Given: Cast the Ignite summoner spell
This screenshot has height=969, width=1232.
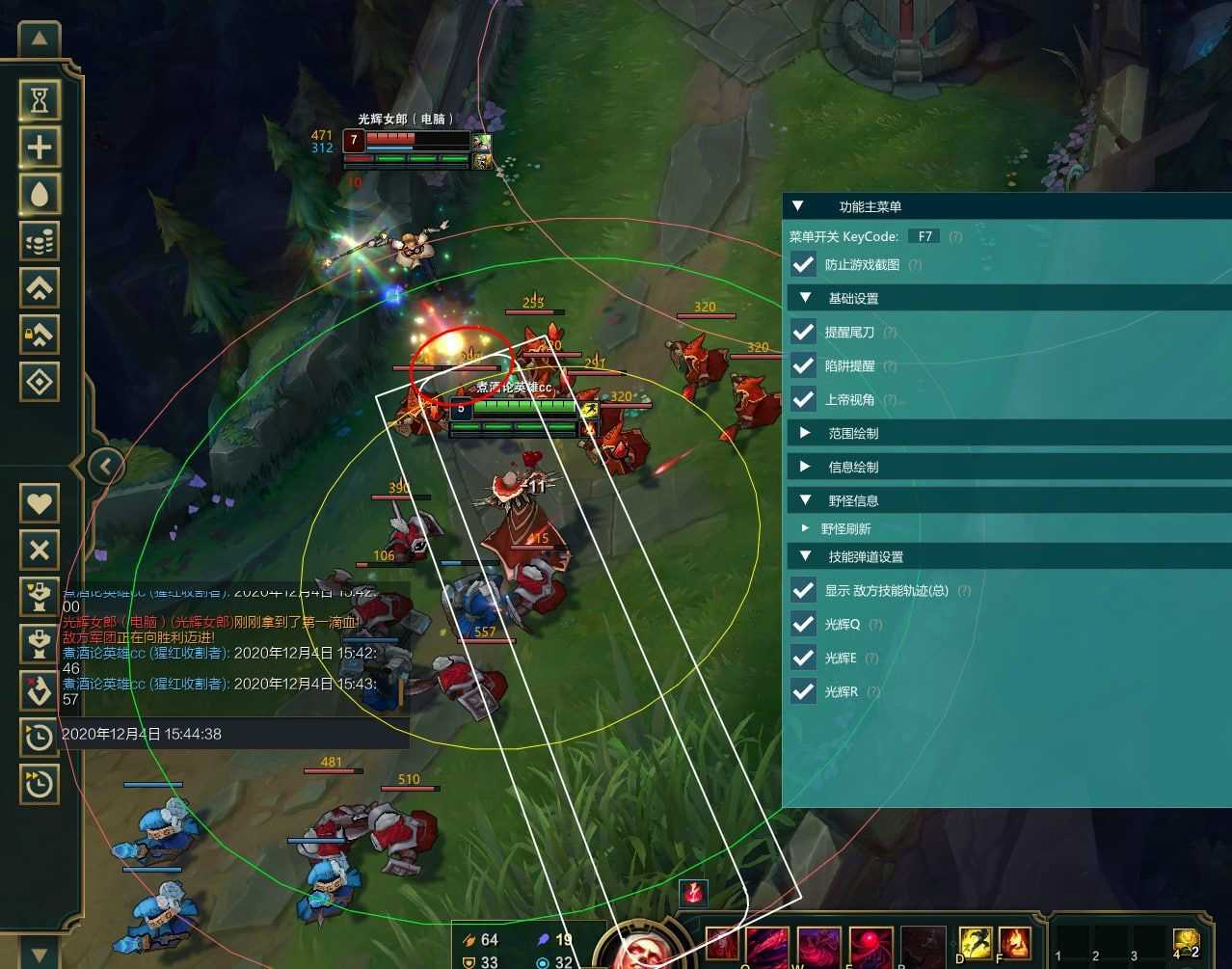Looking at the screenshot, I should [x=1014, y=942].
